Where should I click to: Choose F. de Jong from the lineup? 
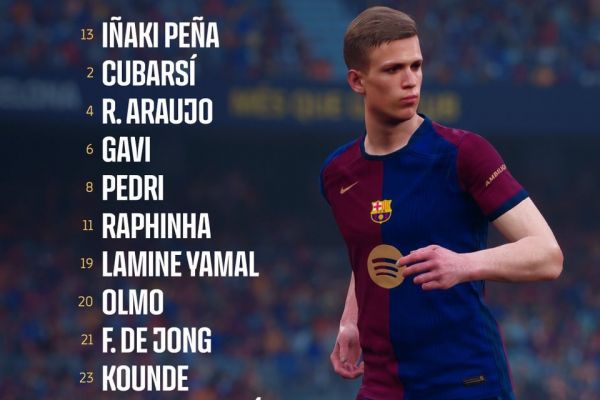(156, 340)
